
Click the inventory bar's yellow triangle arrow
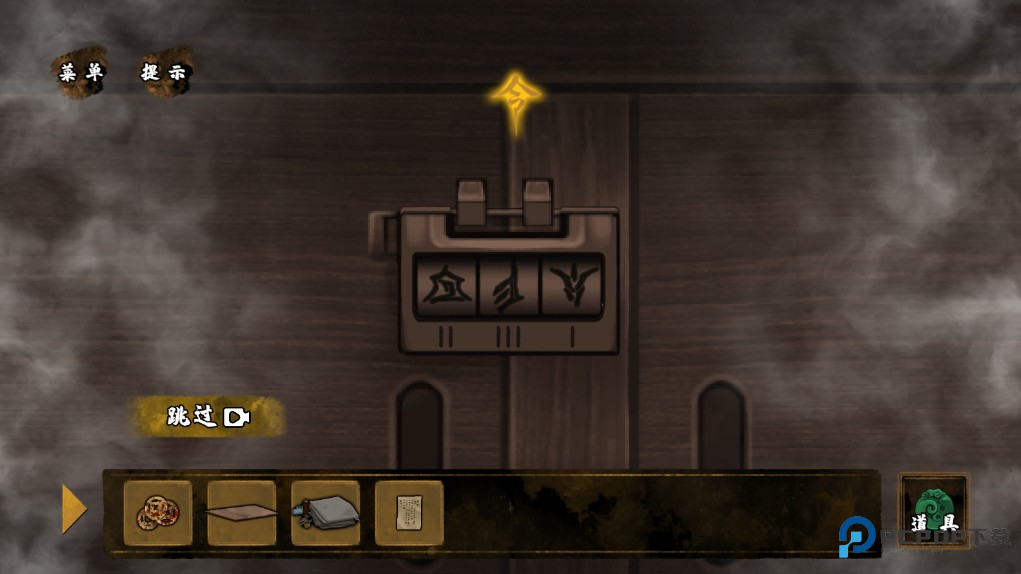74,509
